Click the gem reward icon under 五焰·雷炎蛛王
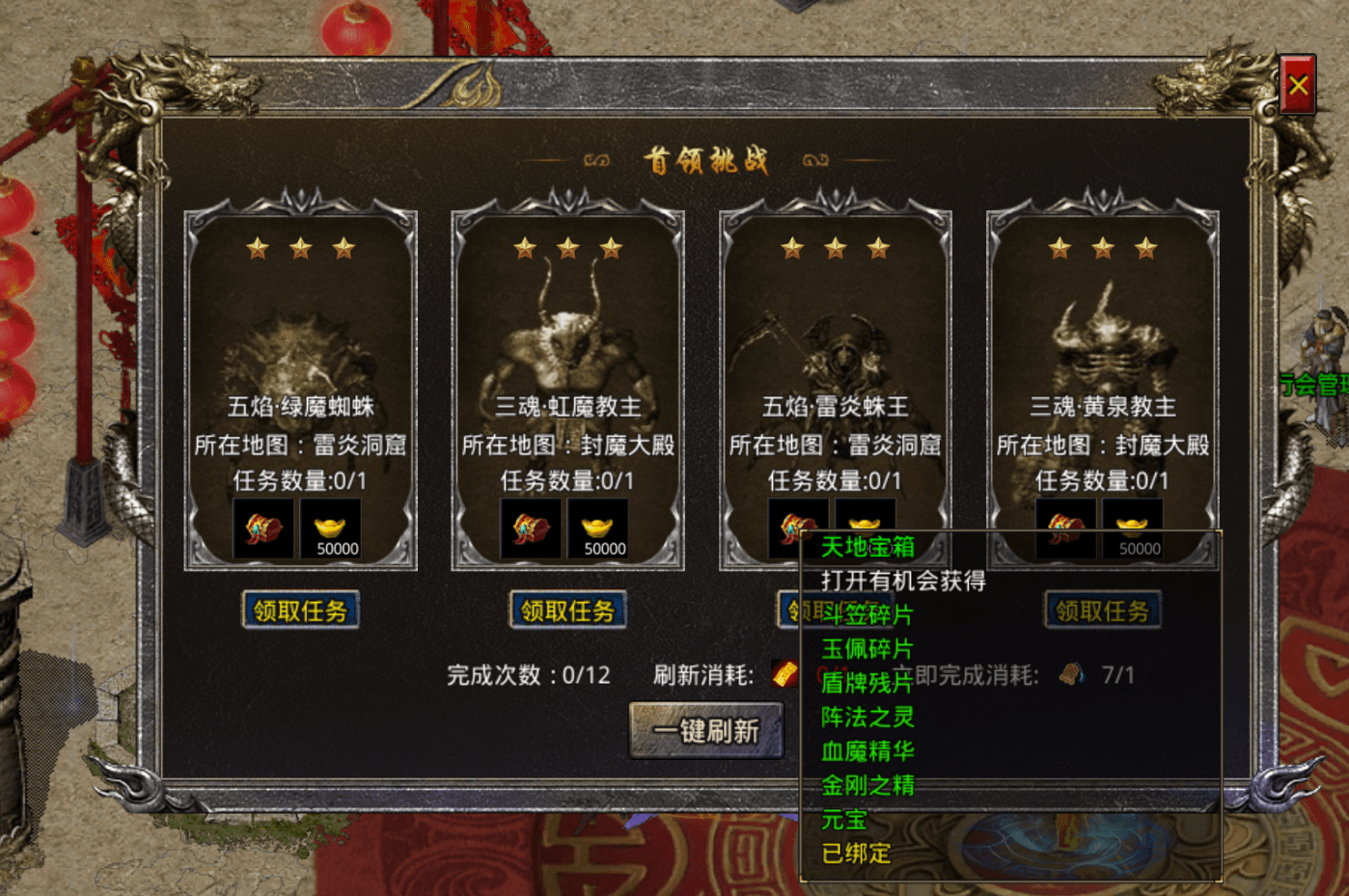The image size is (1349, 896). coord(798,528)
